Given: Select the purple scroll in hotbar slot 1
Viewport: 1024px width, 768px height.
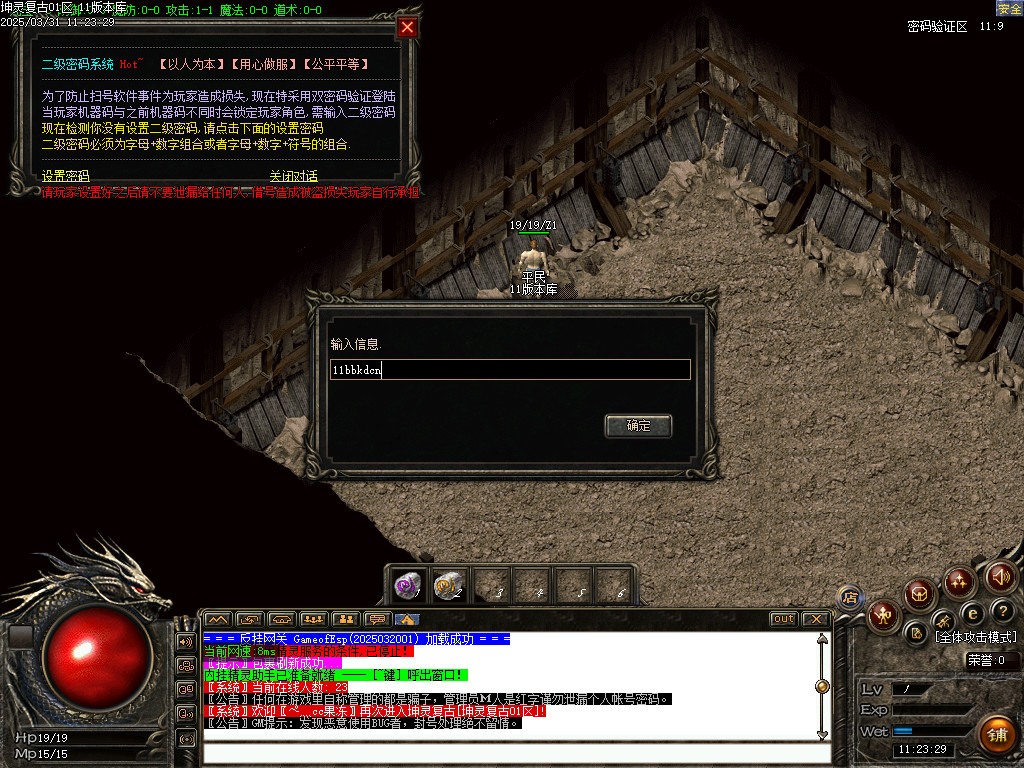Looking at the screenshot, I should click(406, 584).
